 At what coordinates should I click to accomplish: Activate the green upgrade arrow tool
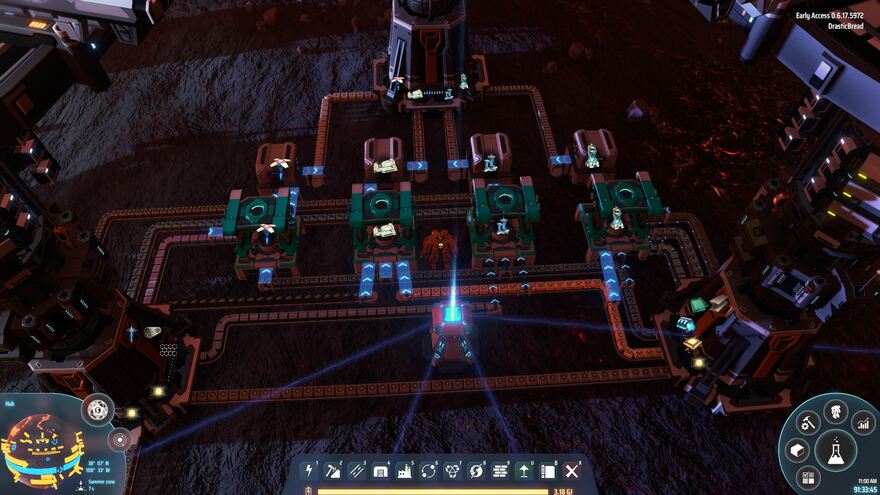(x=525, y=470)
